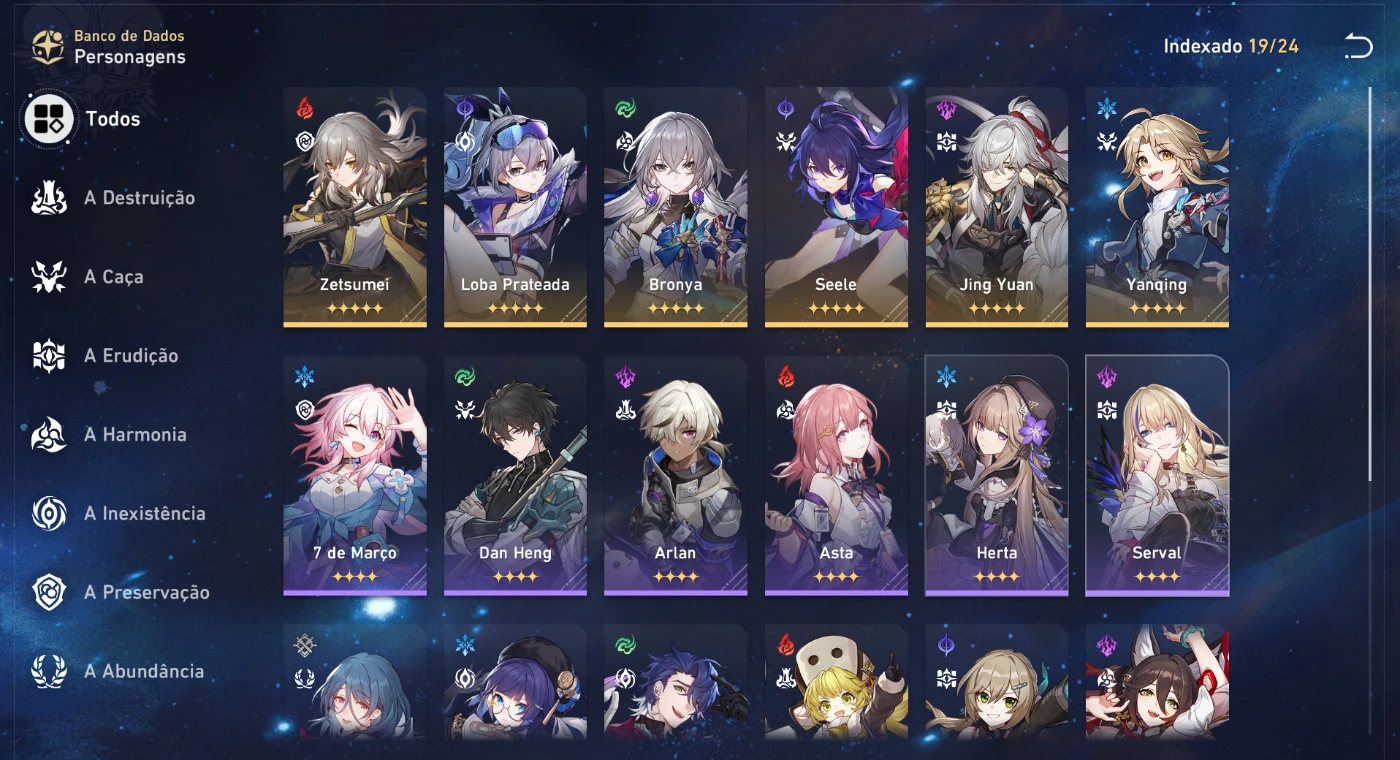Open Loba Prateada's character entry

515,206
